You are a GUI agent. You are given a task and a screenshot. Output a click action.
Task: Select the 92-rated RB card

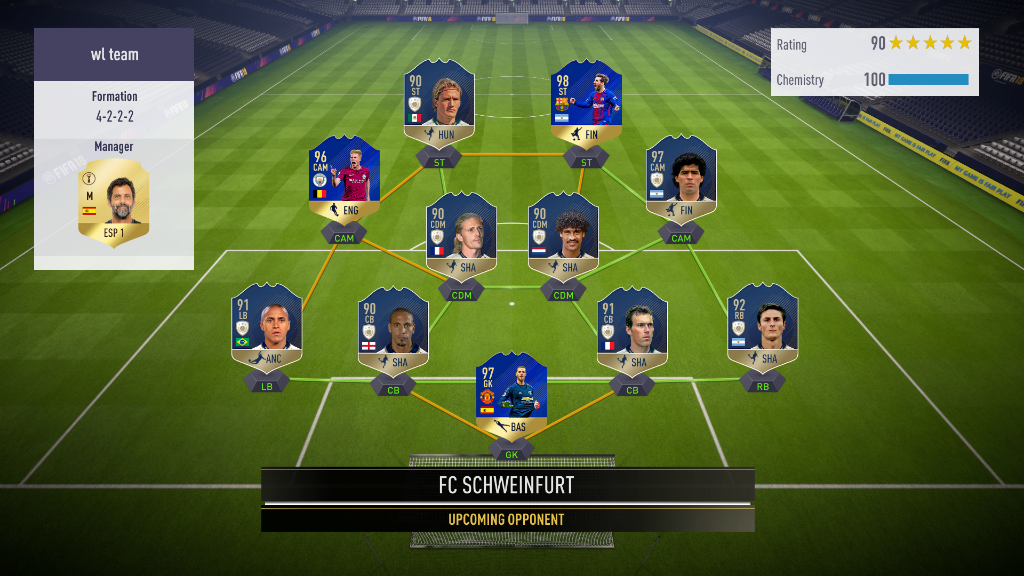[x=762, y=330]
